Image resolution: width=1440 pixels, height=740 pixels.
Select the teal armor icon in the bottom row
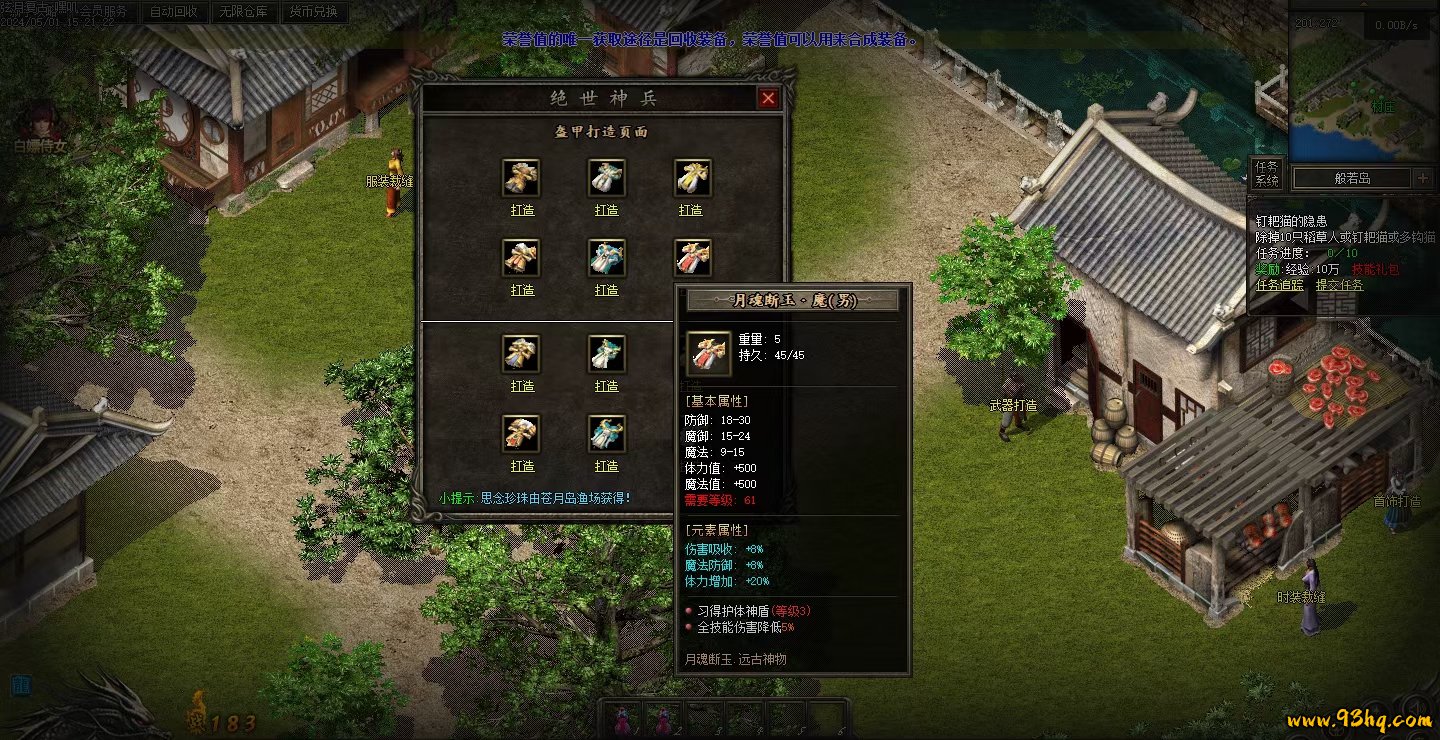606,434
